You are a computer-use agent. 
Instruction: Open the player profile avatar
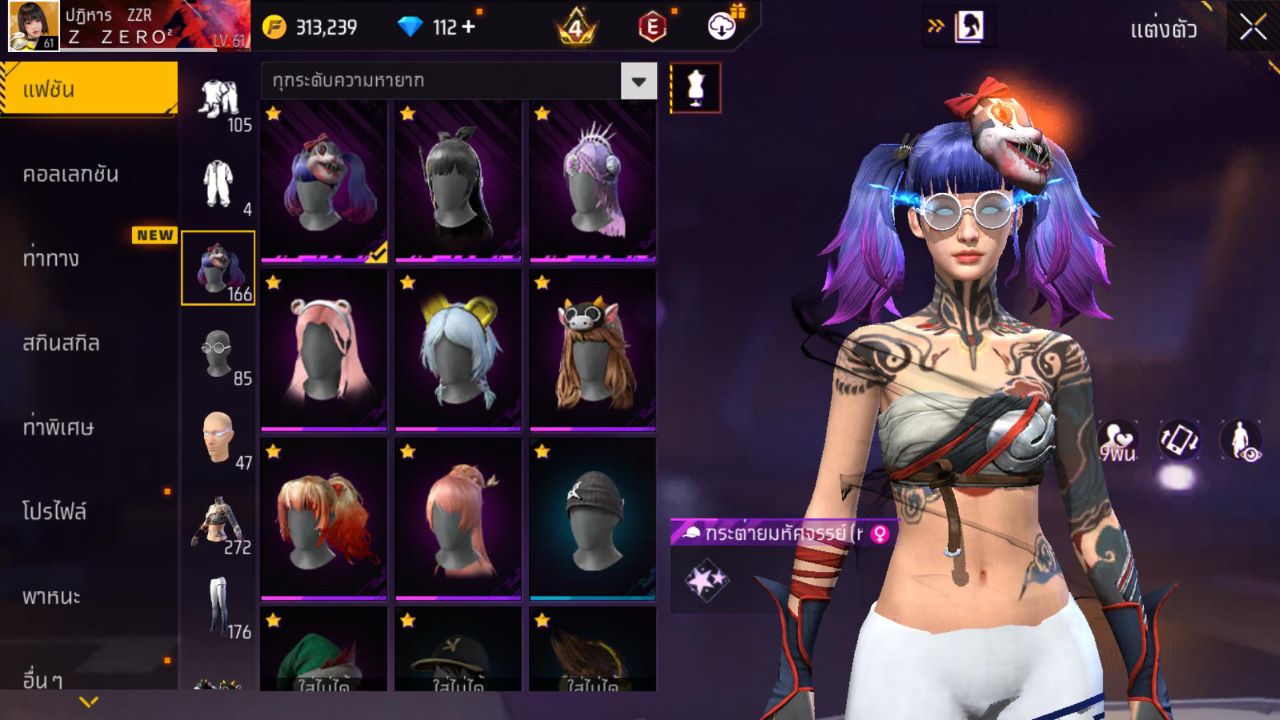click(x=33, y=26)
